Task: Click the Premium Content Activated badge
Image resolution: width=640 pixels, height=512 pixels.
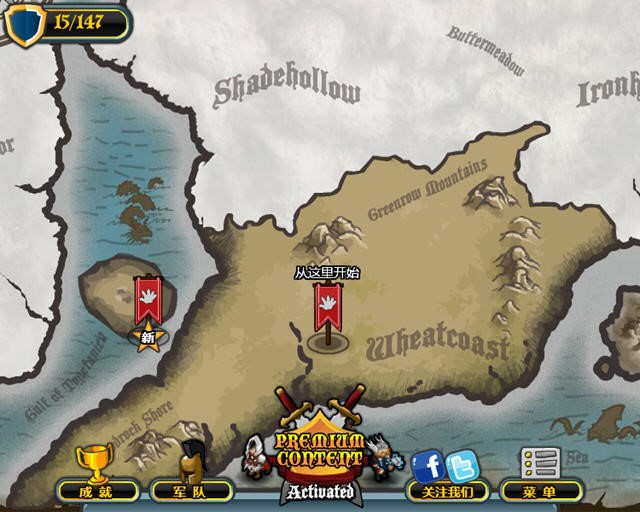Action: click(x=320, y=456)
